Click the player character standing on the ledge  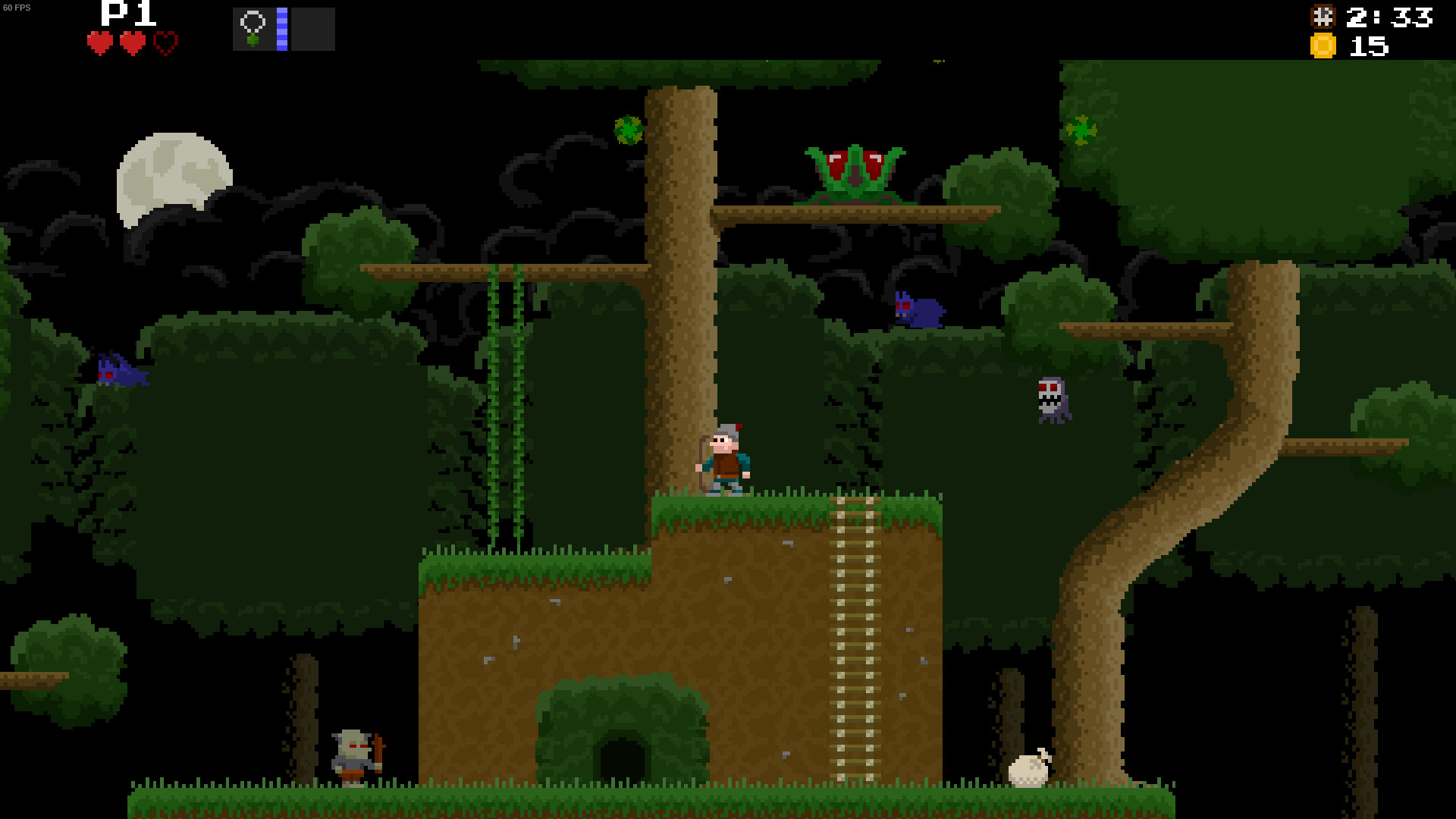coord(726,459)
